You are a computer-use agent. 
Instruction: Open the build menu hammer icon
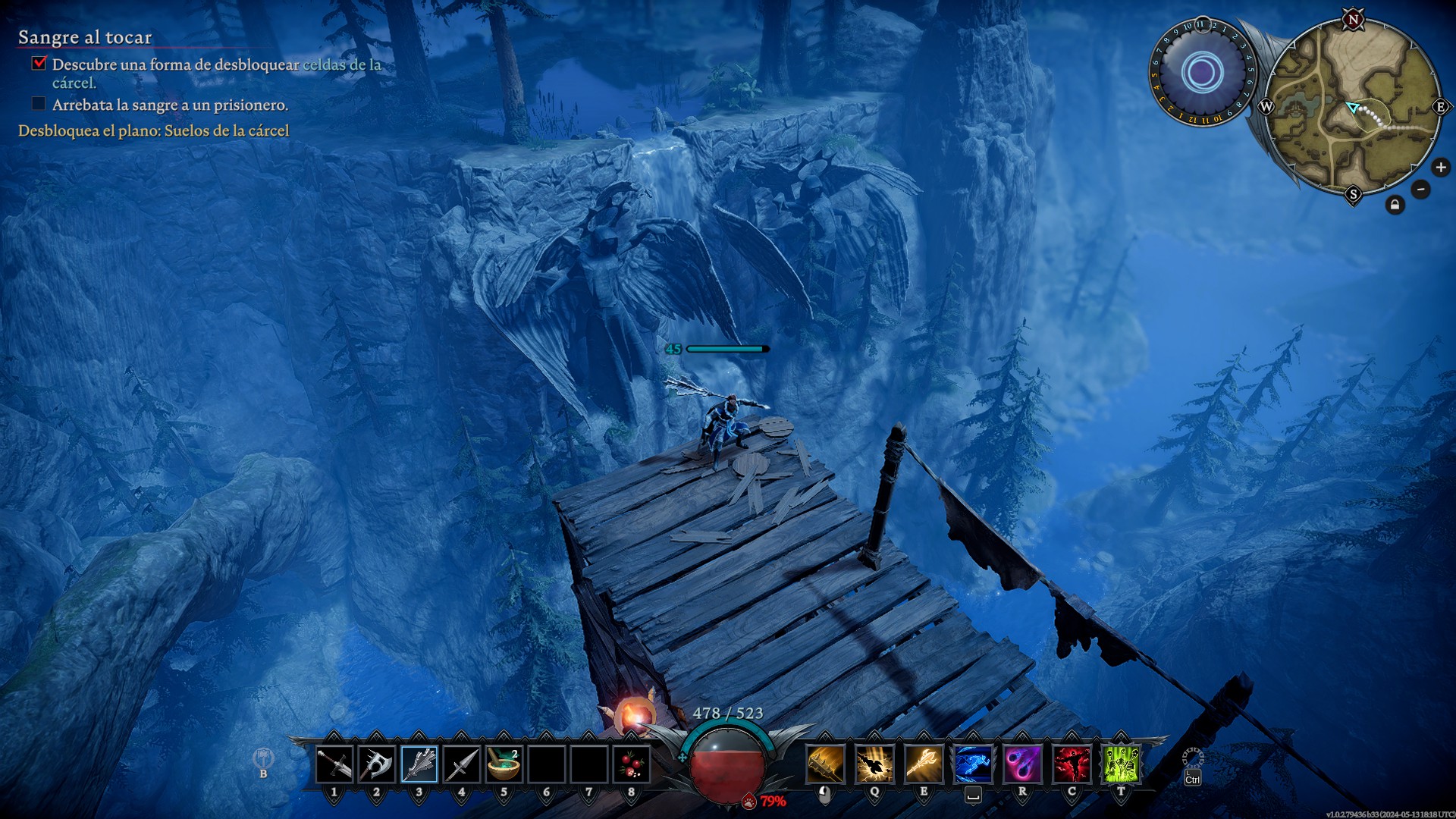[x=263, y=758]
